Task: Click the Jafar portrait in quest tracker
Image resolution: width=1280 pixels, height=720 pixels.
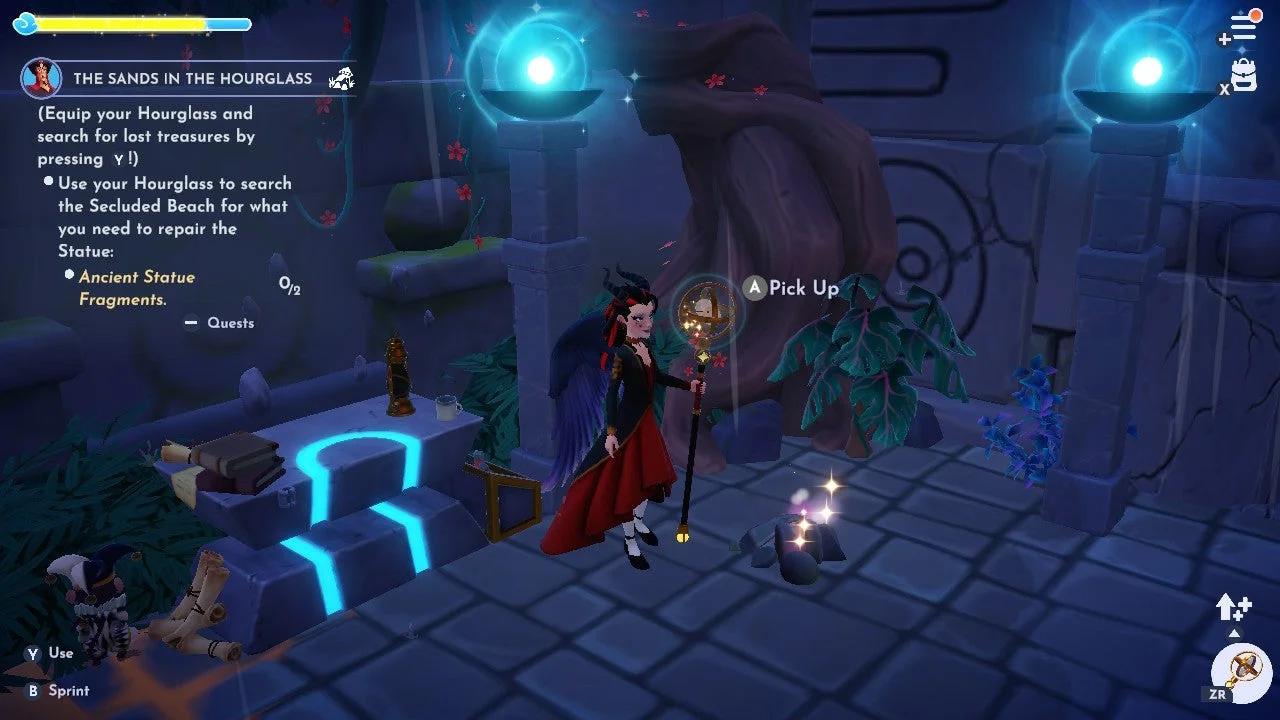Action: point(41,78)
